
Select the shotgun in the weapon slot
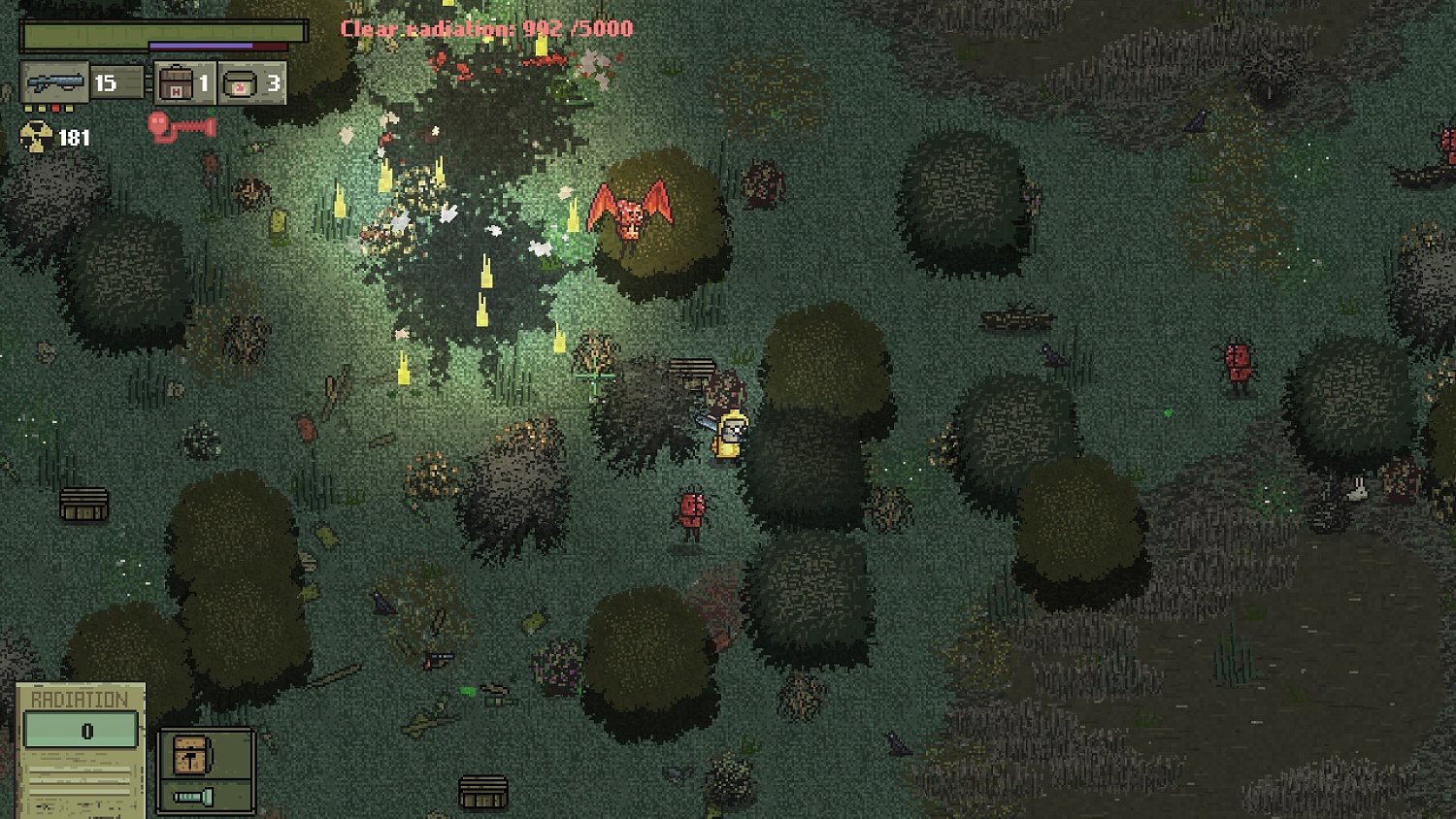coord(55,81)
